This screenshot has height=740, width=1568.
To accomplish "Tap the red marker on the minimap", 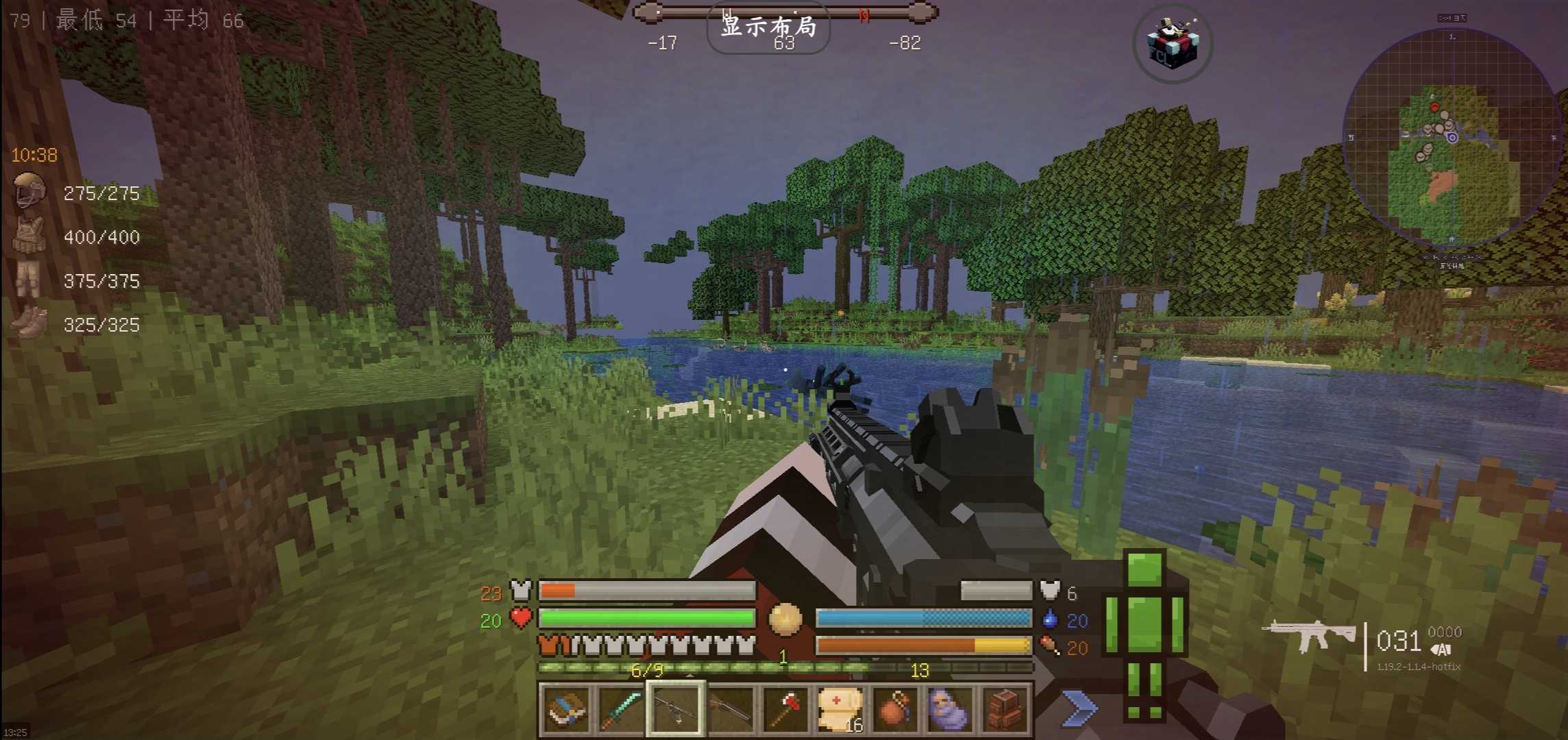I will (x=1434, y=107).
